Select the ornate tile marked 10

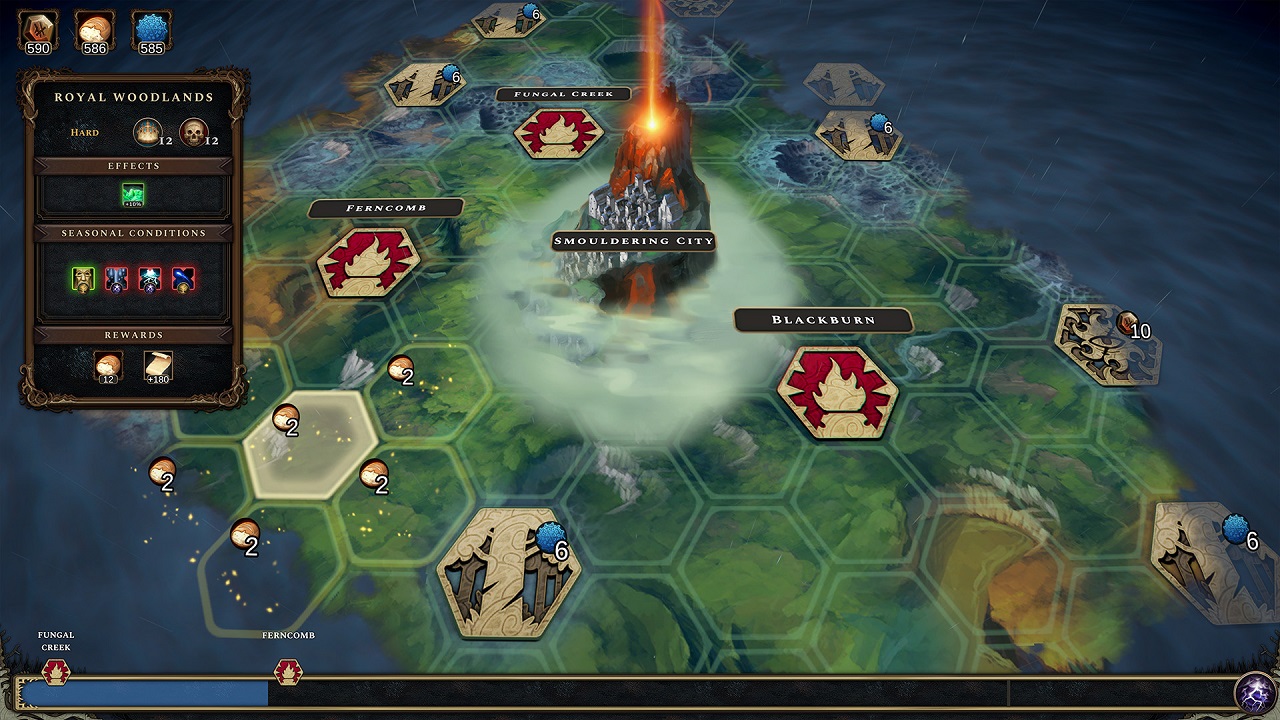[x=1107, y=343]
